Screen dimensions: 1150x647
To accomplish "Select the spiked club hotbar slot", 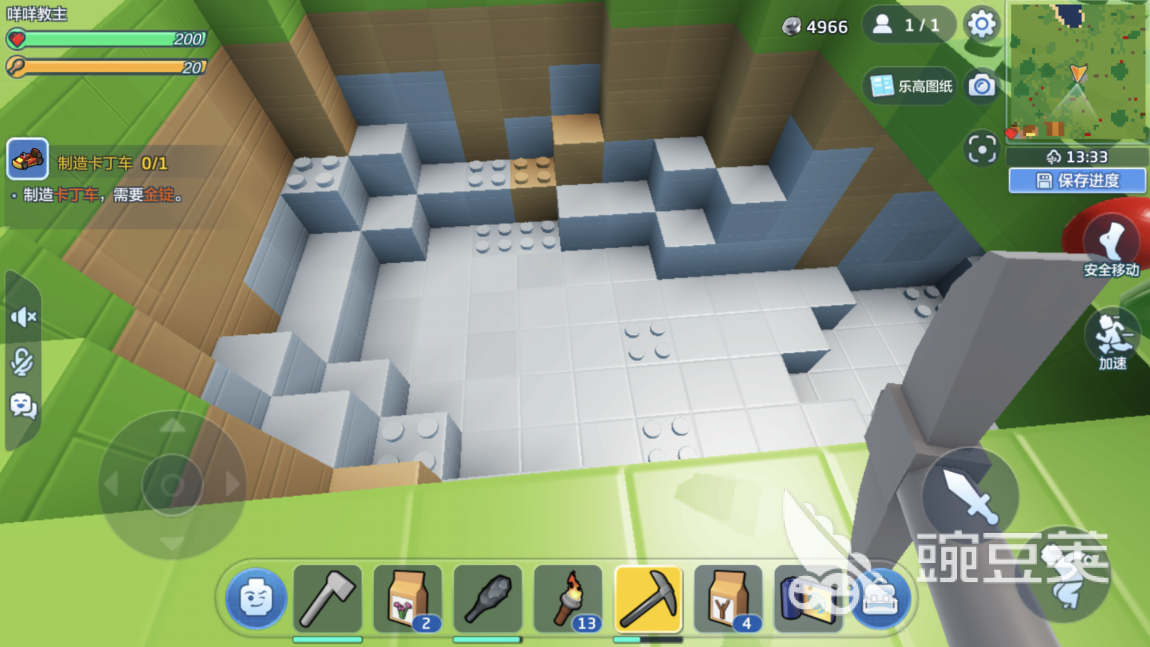I will [487, 600].
